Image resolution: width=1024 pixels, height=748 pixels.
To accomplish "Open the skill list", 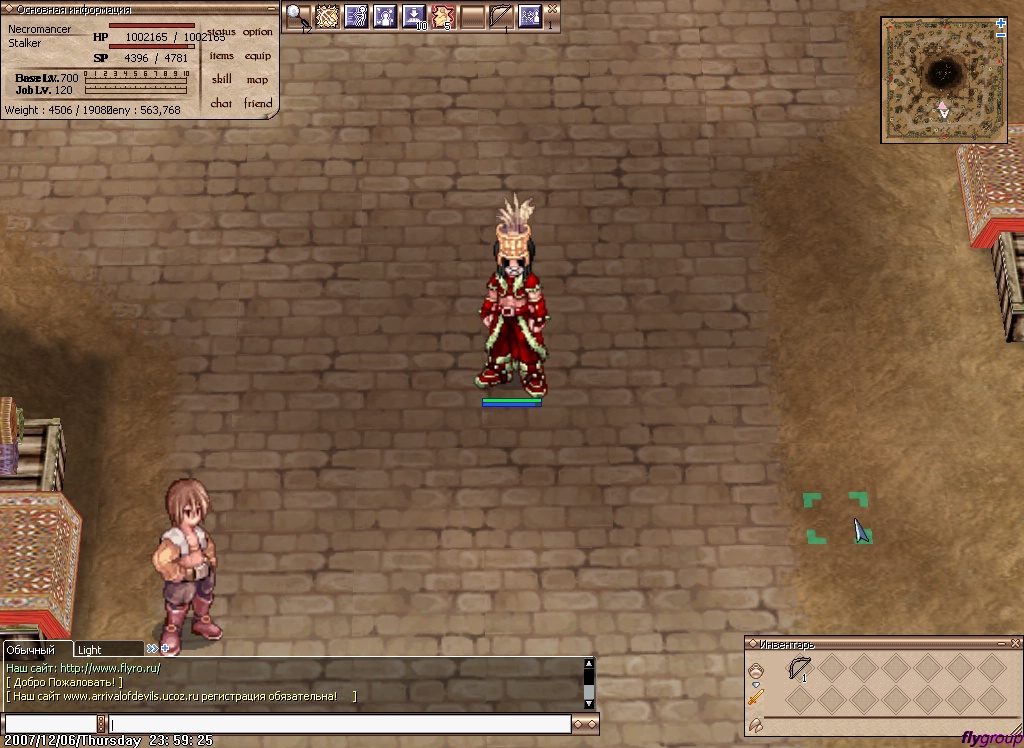I will pyautogui.click(x=221, y=80).
